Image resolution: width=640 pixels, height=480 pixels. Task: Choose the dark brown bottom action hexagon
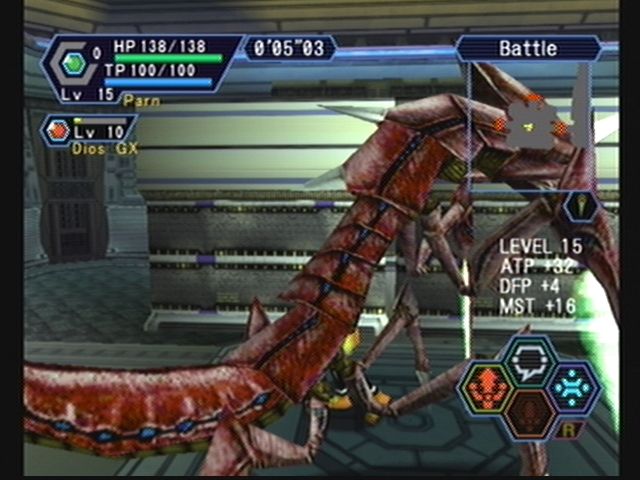(x=530, y=412)
